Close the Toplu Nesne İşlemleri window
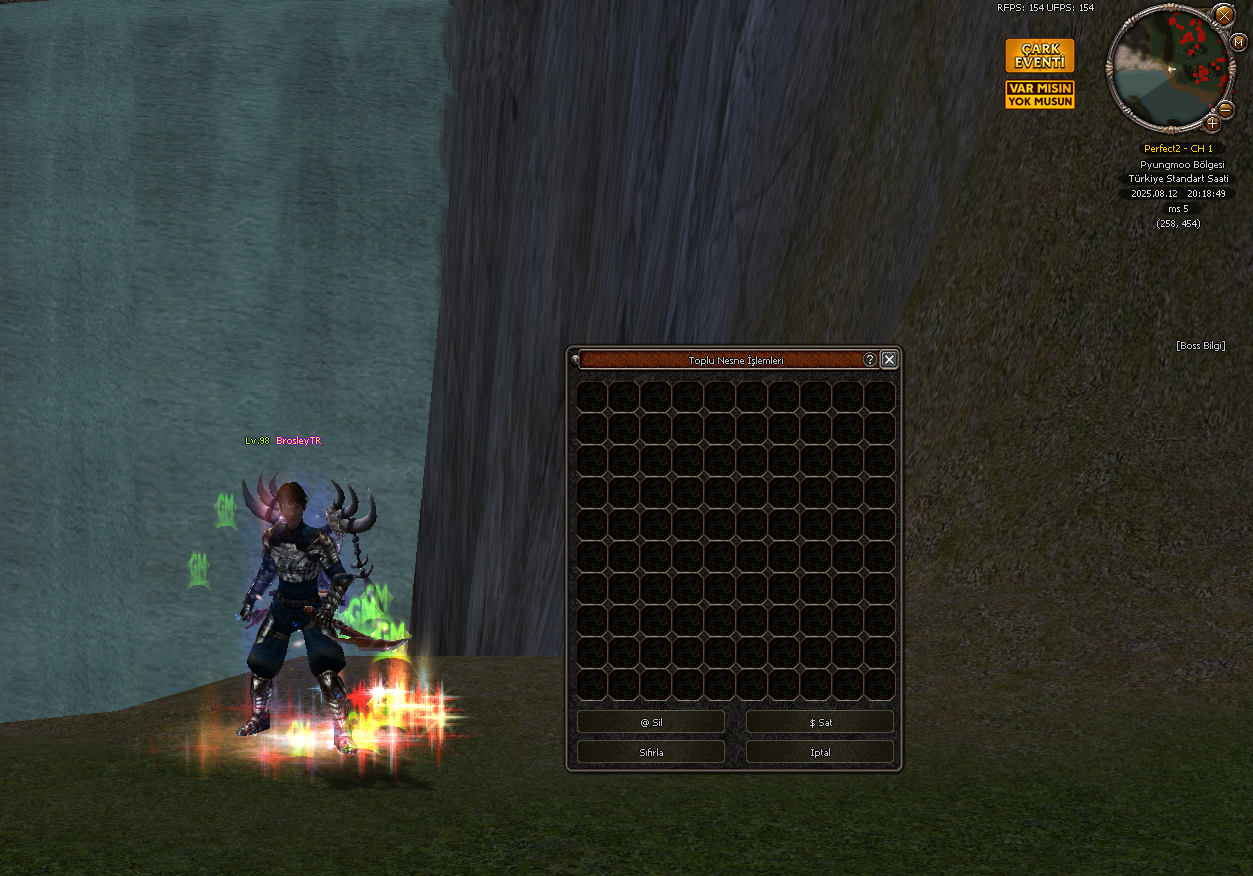This screenshot has width=1253, height=876. [x=888, y=360]
